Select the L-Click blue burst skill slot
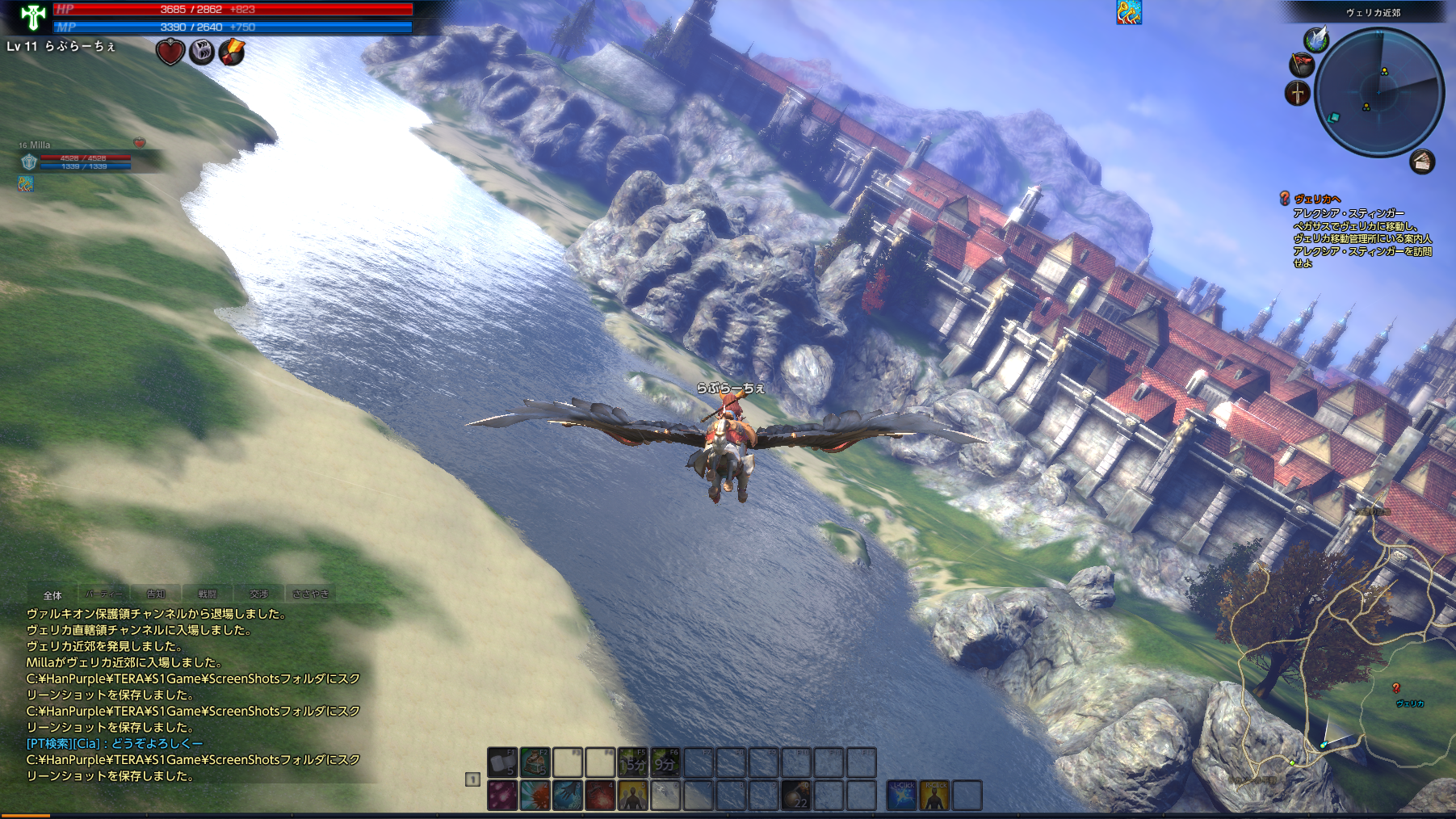This screenshot has width=1456, height=819. pos(901,796)
